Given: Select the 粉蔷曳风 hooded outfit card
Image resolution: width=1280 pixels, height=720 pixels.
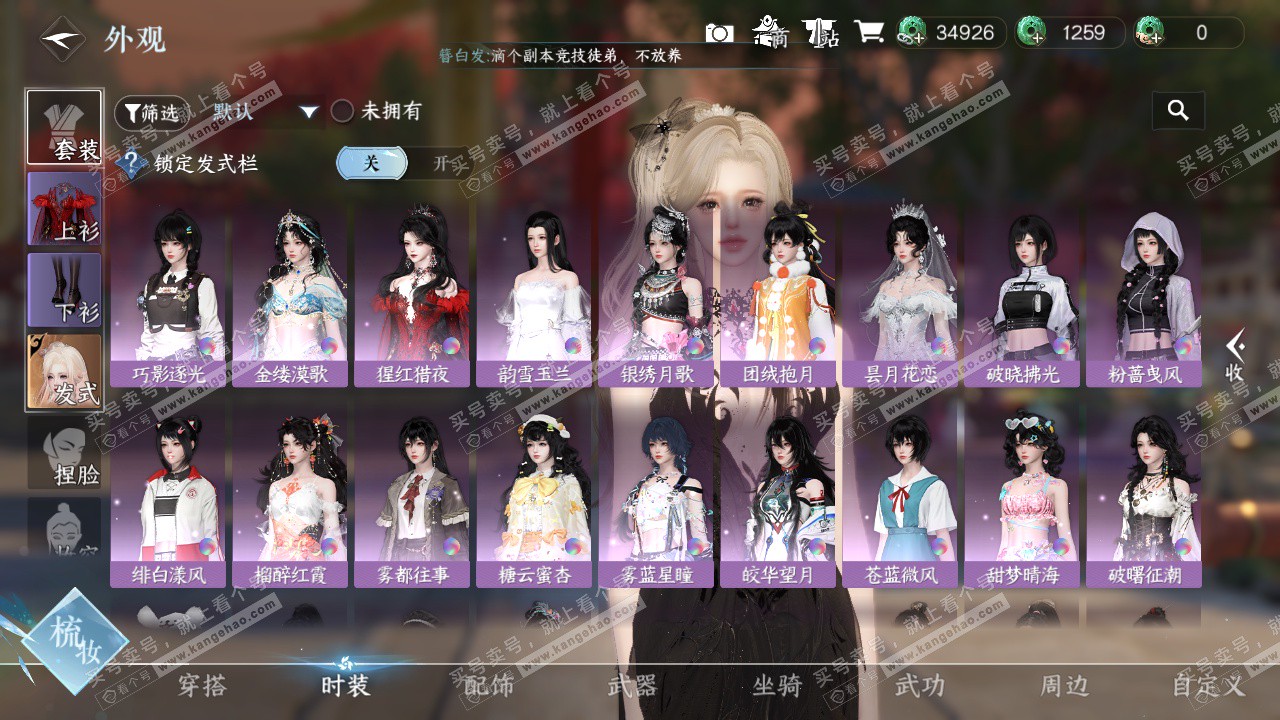Looking at the screenshot, I should click(1145, 298).
